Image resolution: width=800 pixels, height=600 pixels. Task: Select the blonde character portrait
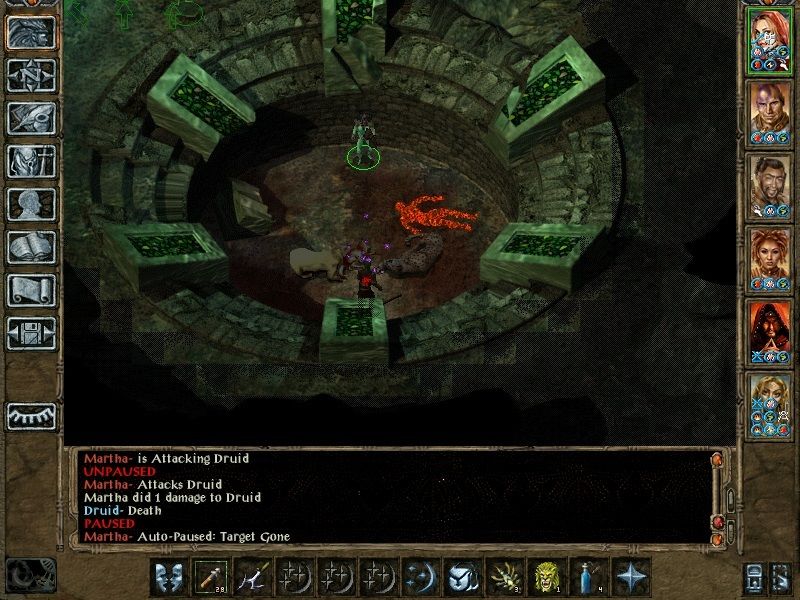coord(771,403)
